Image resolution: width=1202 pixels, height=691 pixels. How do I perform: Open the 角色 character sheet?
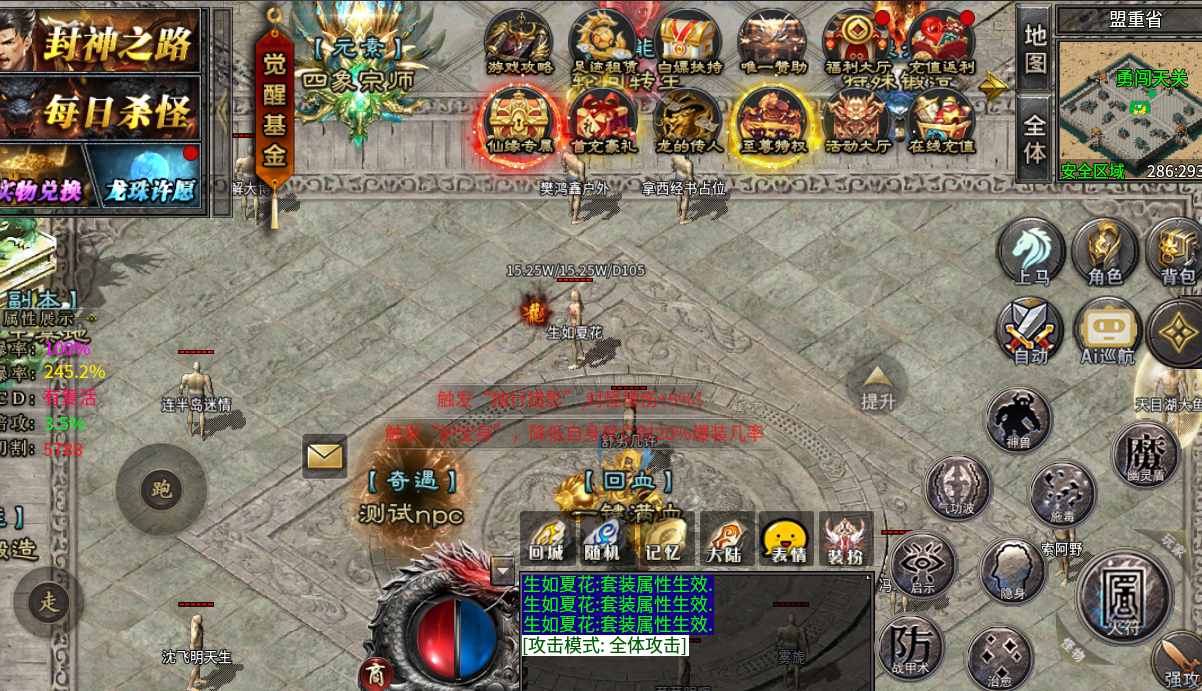point(1105,252)
